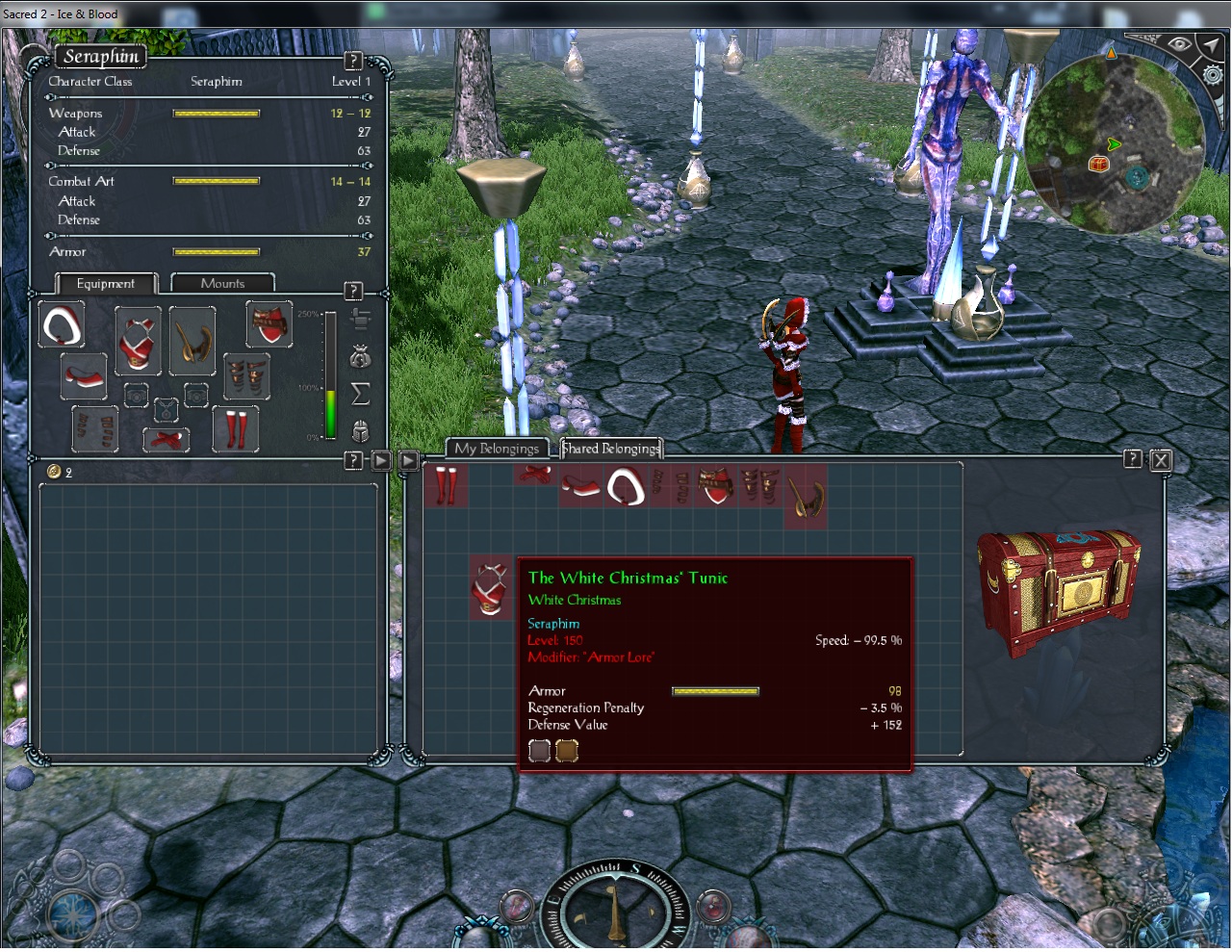Open the money bag icon
Viewport: 1232px width, 952px height.
pos(360,357)
